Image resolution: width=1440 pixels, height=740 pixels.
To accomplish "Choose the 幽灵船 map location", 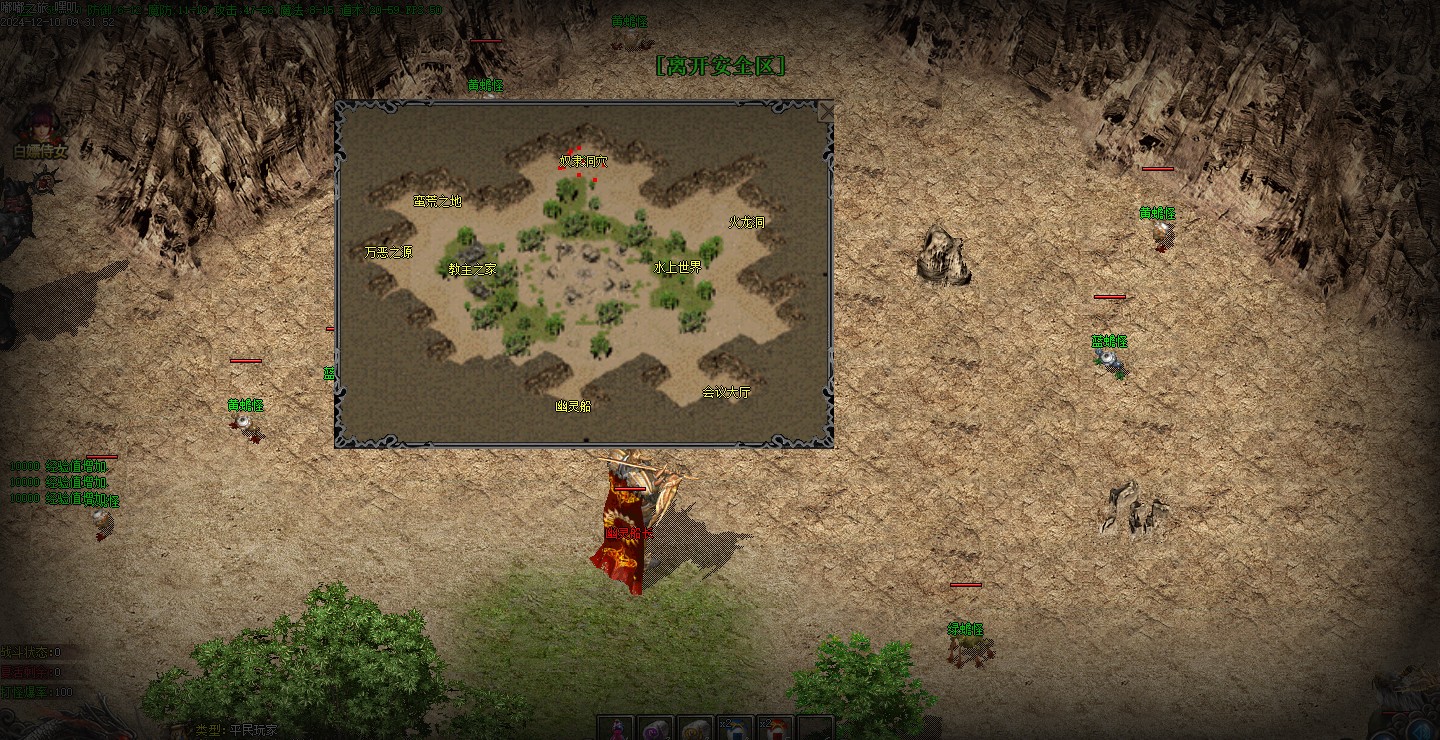I will tap(573, 406).
